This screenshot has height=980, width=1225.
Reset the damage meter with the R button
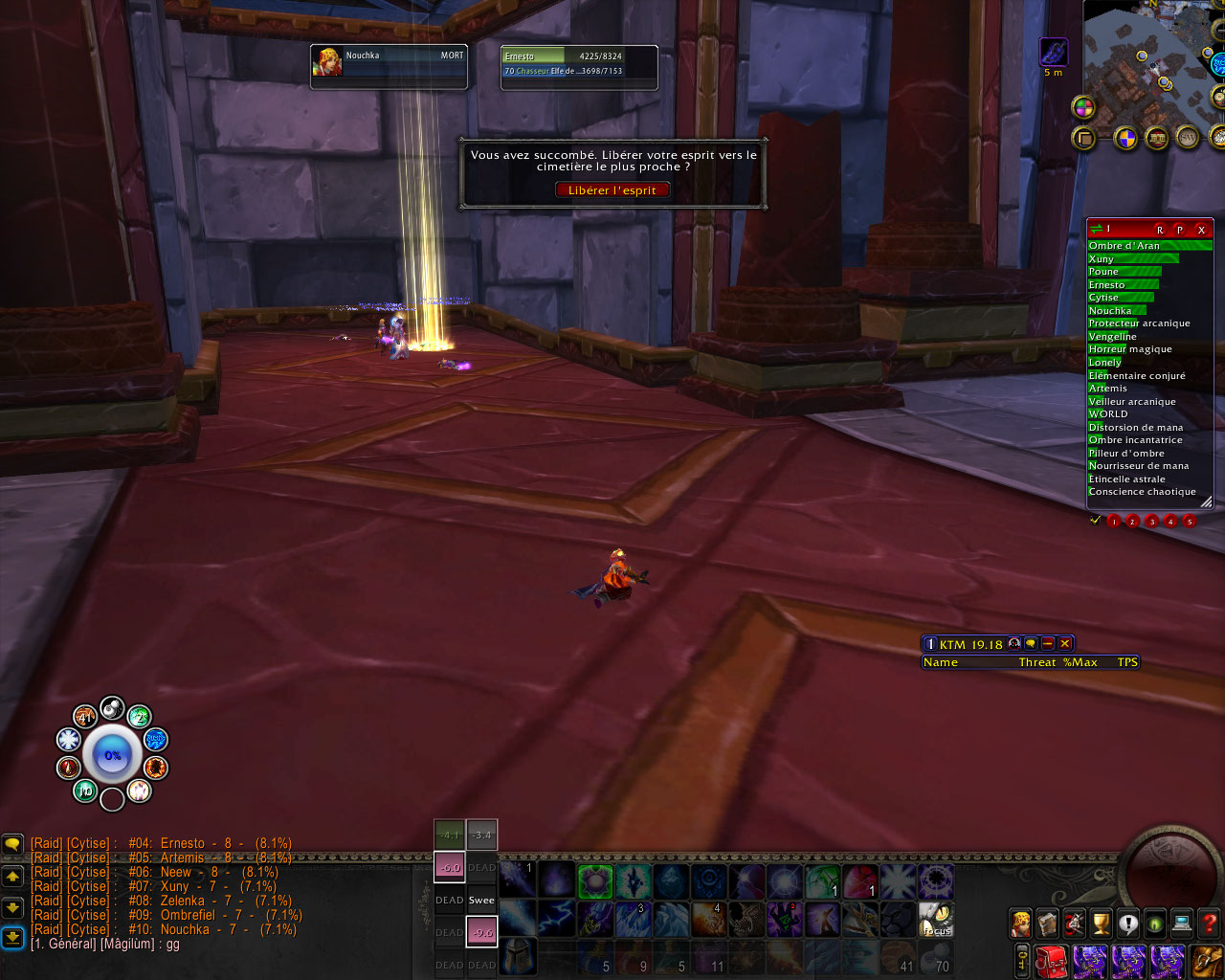[x=1160, y=230]
